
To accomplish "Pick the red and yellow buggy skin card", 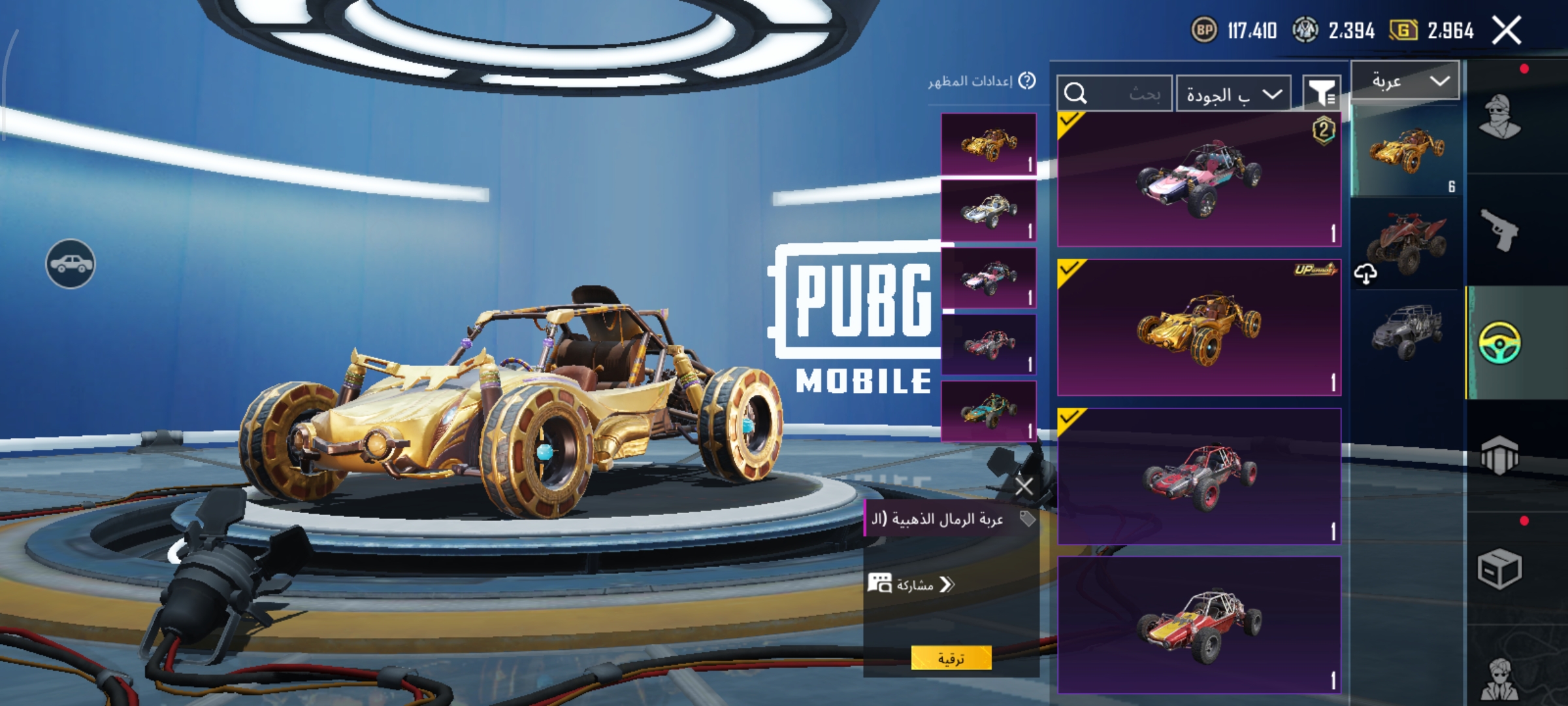I will tap(1199, 624).
